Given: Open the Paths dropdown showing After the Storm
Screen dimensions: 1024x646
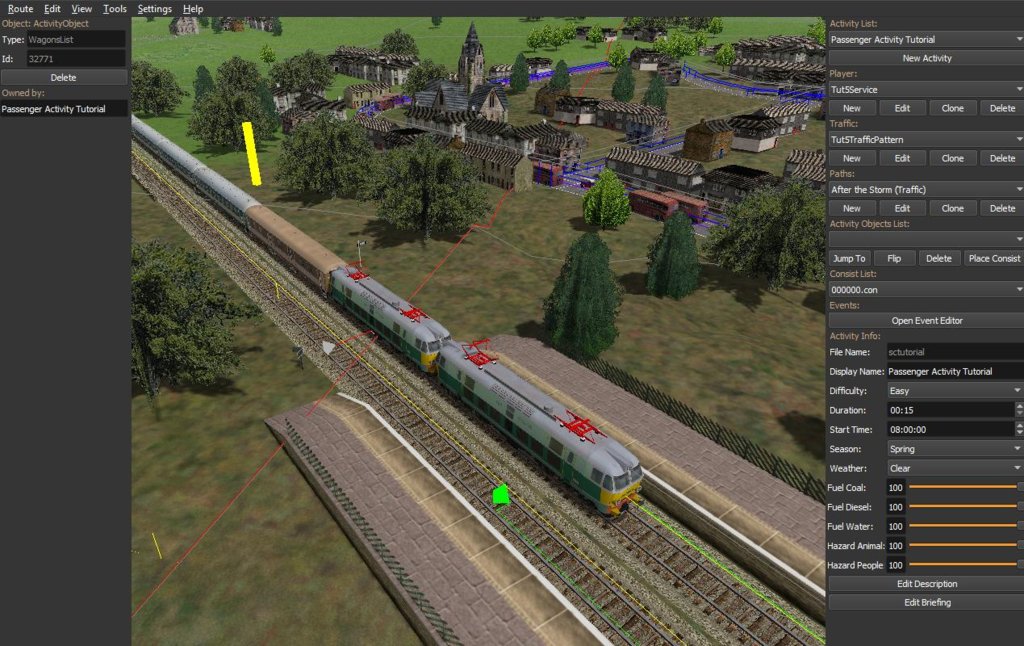Looking at the screenshot, I should coord(925,190).
